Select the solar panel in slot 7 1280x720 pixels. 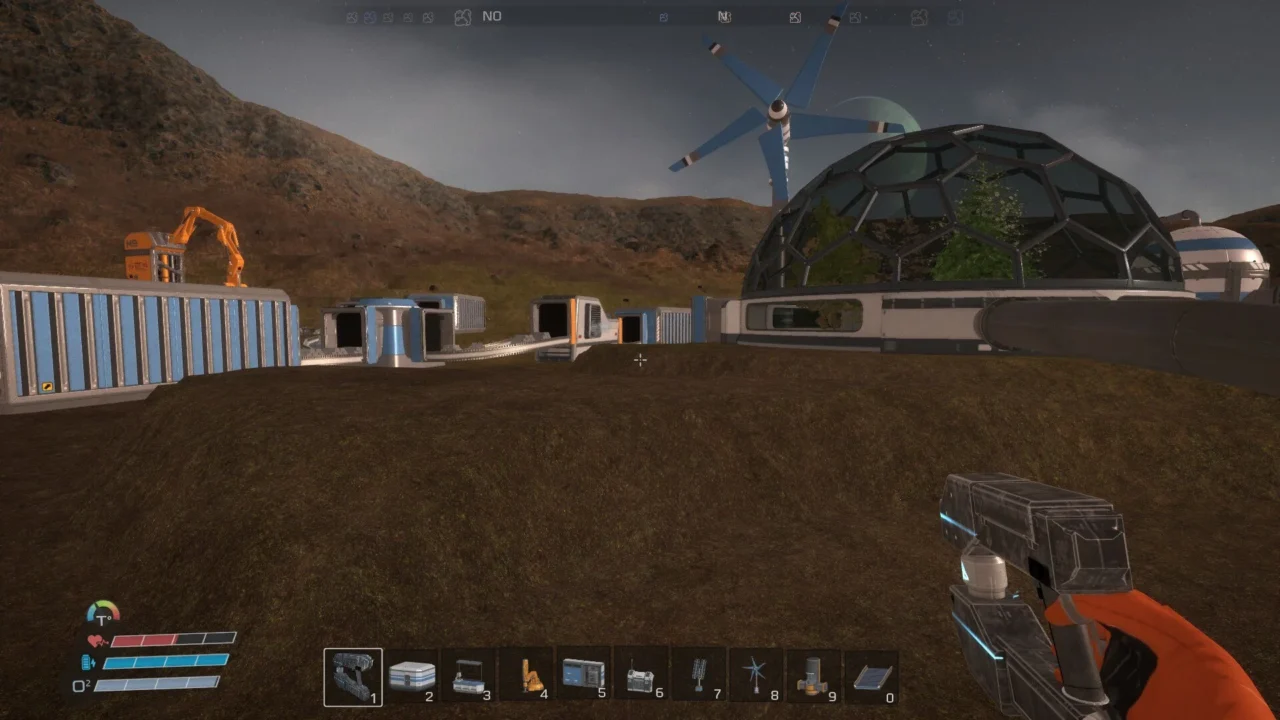(698, 677)
